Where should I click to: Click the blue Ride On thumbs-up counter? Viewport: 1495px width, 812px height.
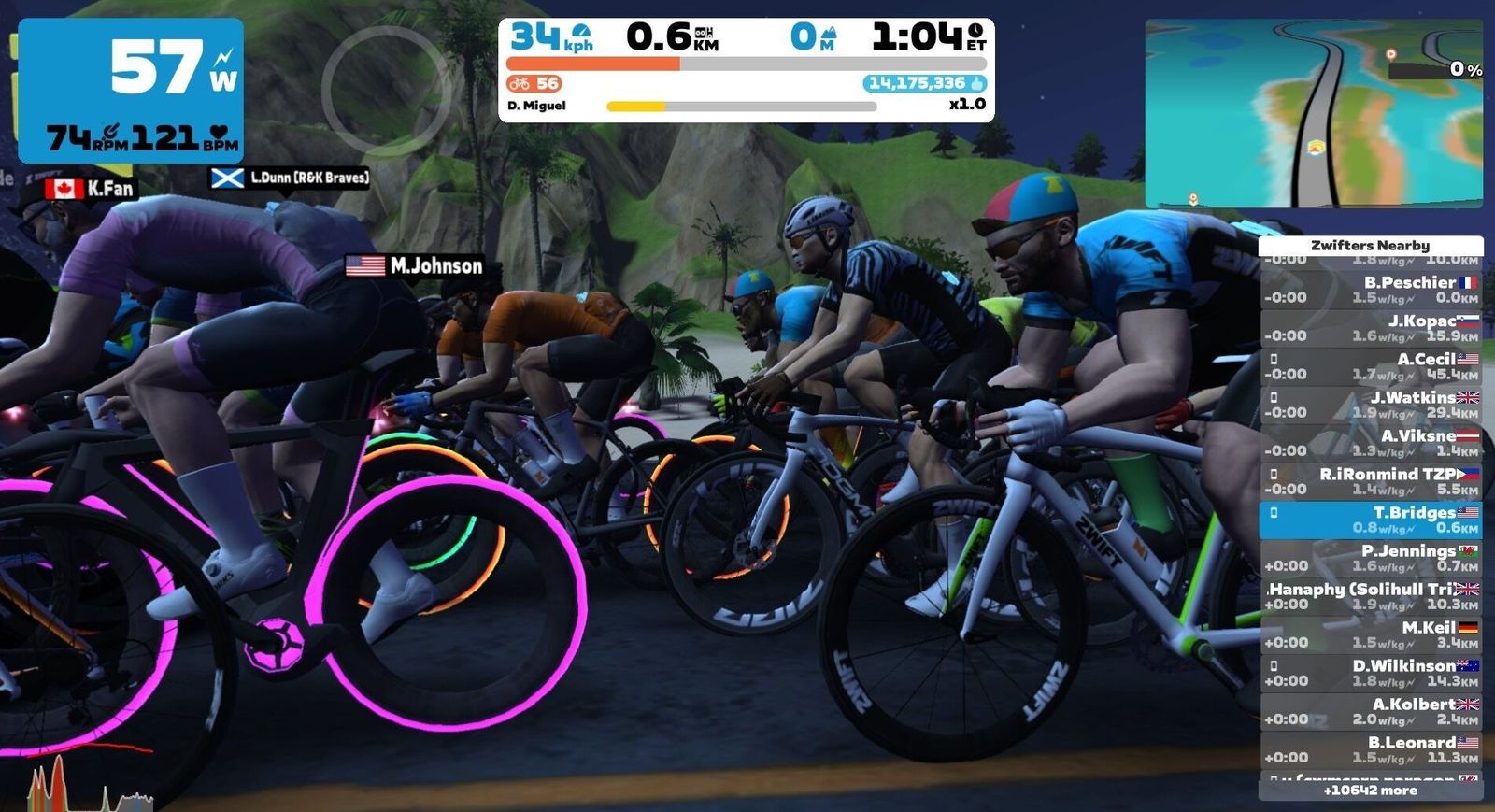click(925, 83)
